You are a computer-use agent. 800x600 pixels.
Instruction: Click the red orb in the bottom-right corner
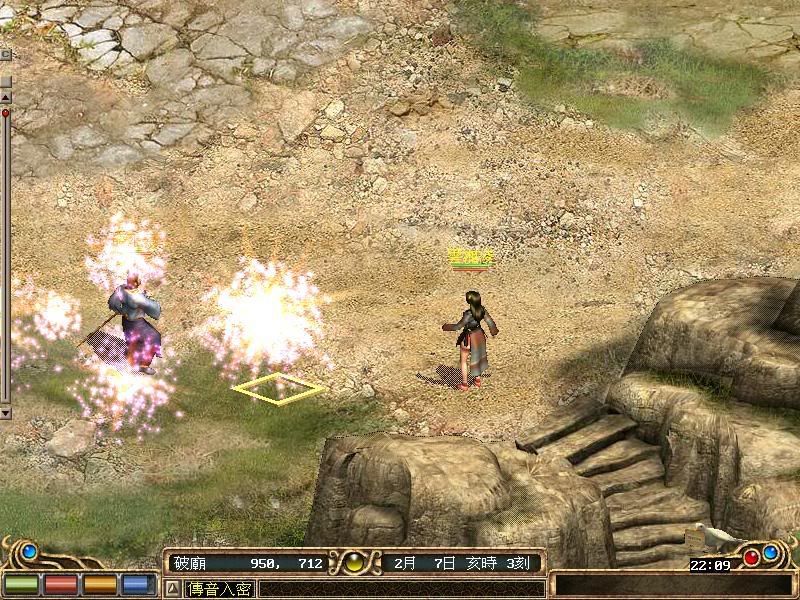click(x=750, y=557)
